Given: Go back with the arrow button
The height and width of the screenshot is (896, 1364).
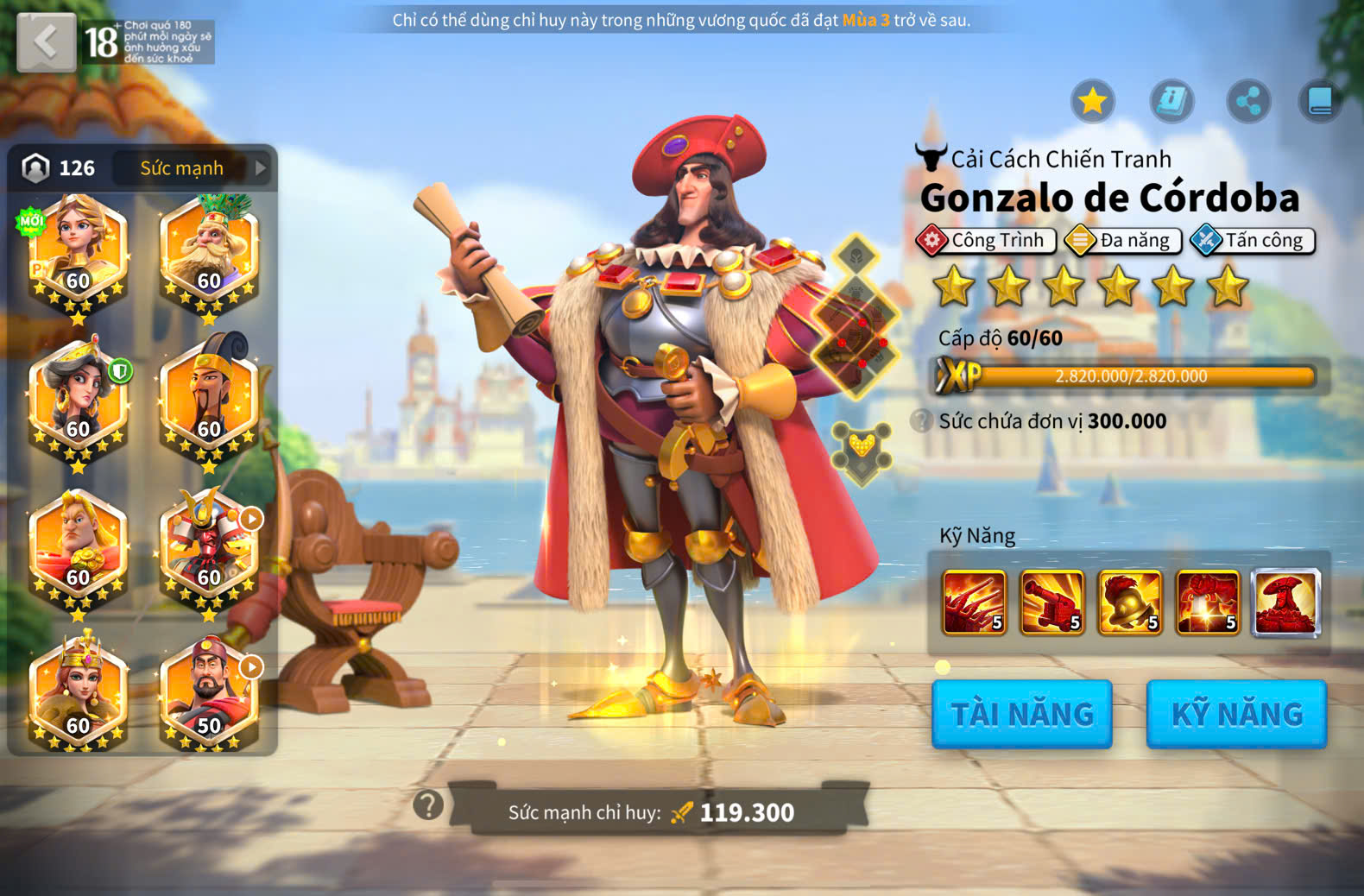Looking at the screenshot, I should [x=46, y=41].
